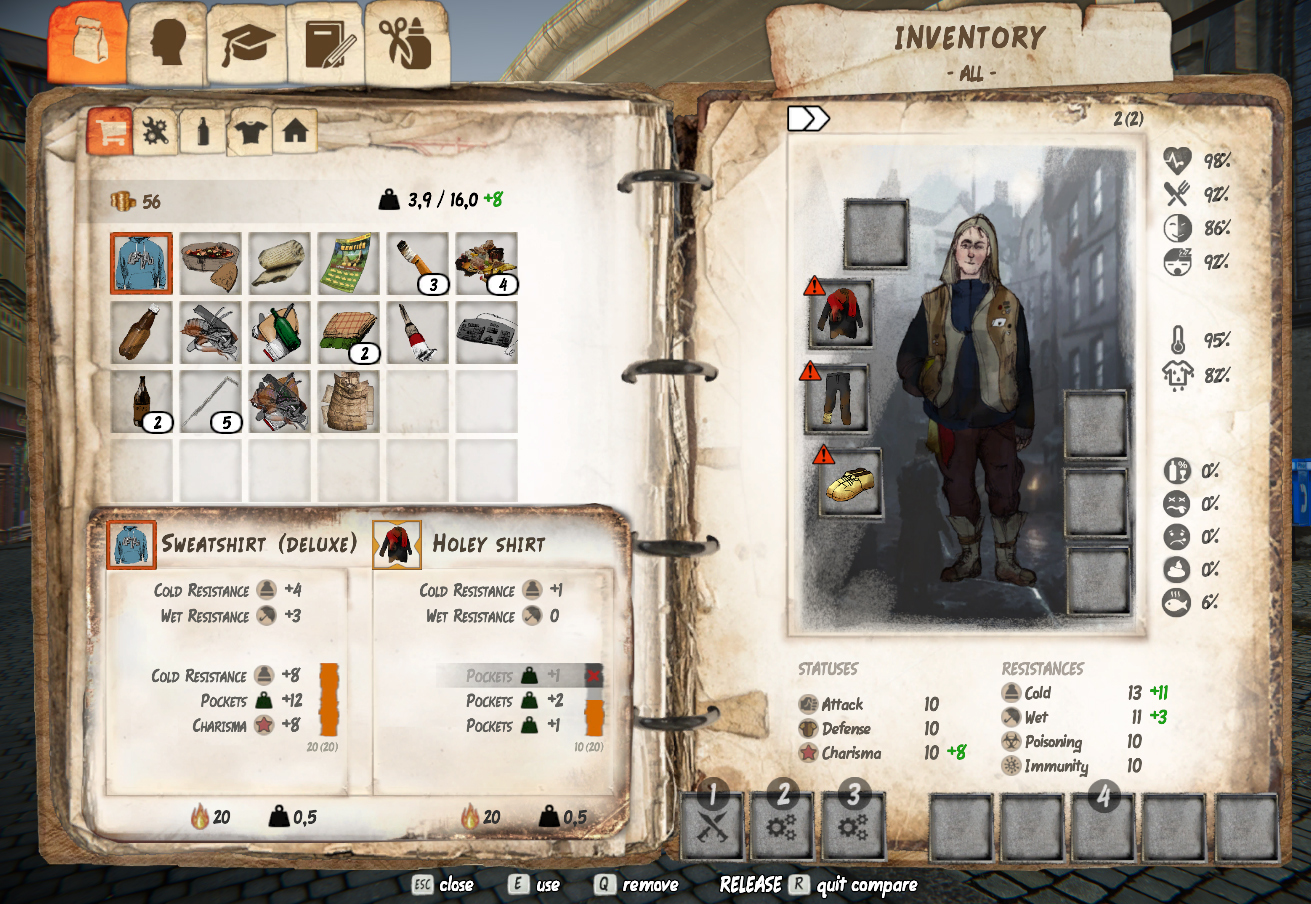The height and width of the screenshot is (904, 1311).
Task: Select the equipped trousers slot
Action: click(838, 398)
